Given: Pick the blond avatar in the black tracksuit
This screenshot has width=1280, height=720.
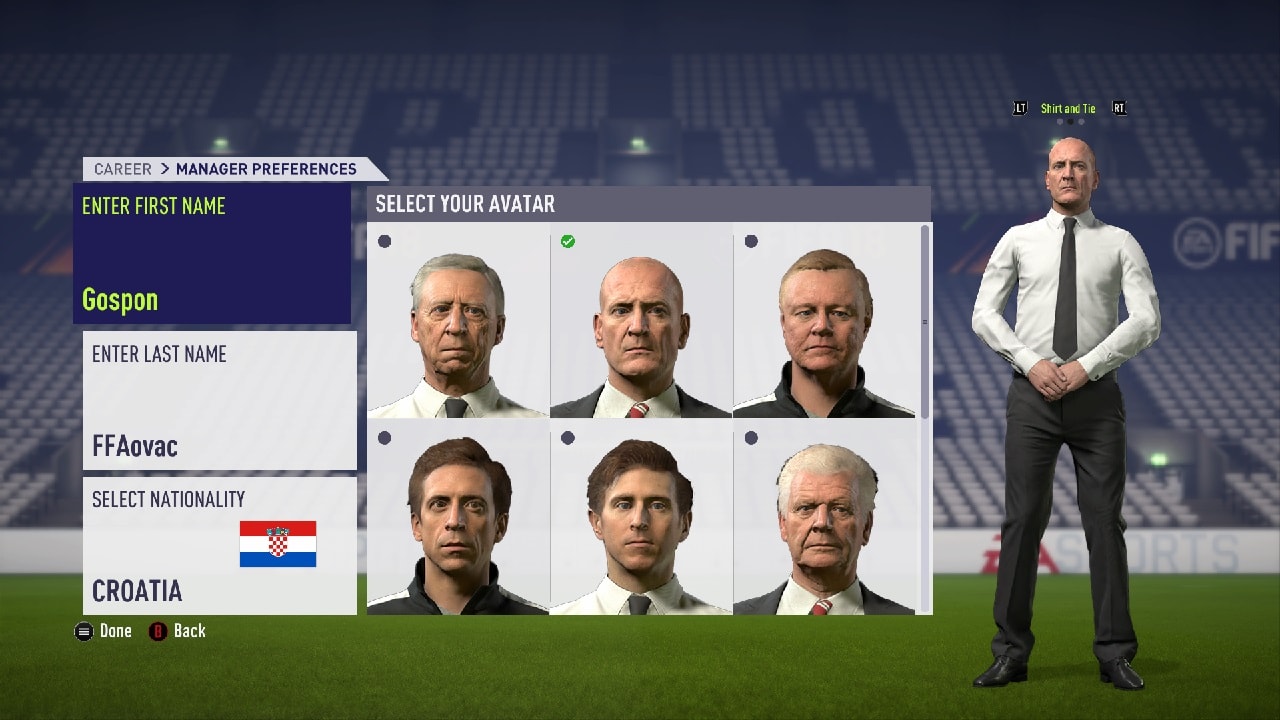Looking at the screenshot, I should coord(824,320).
